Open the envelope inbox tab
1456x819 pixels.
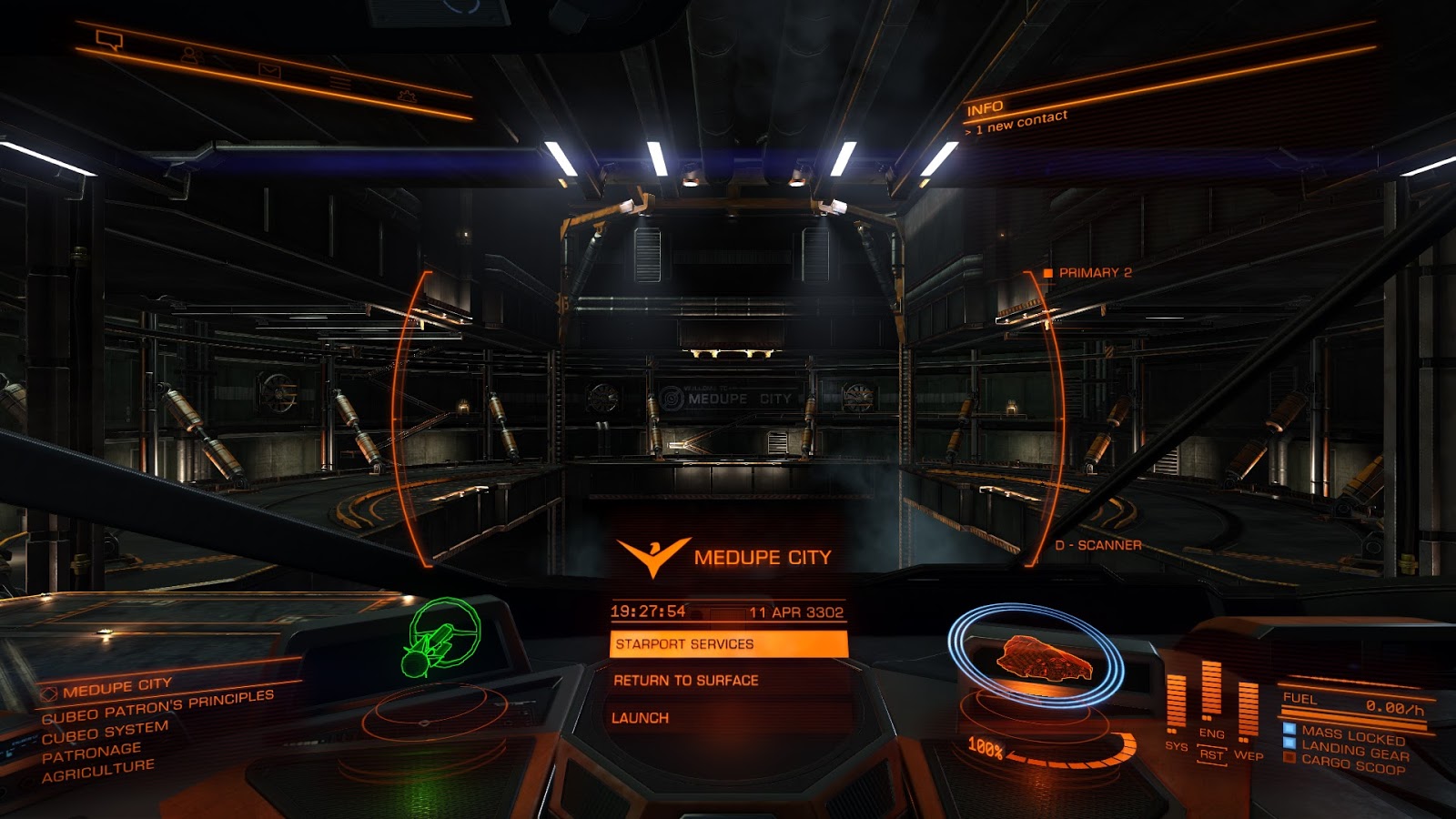[269, 69]
